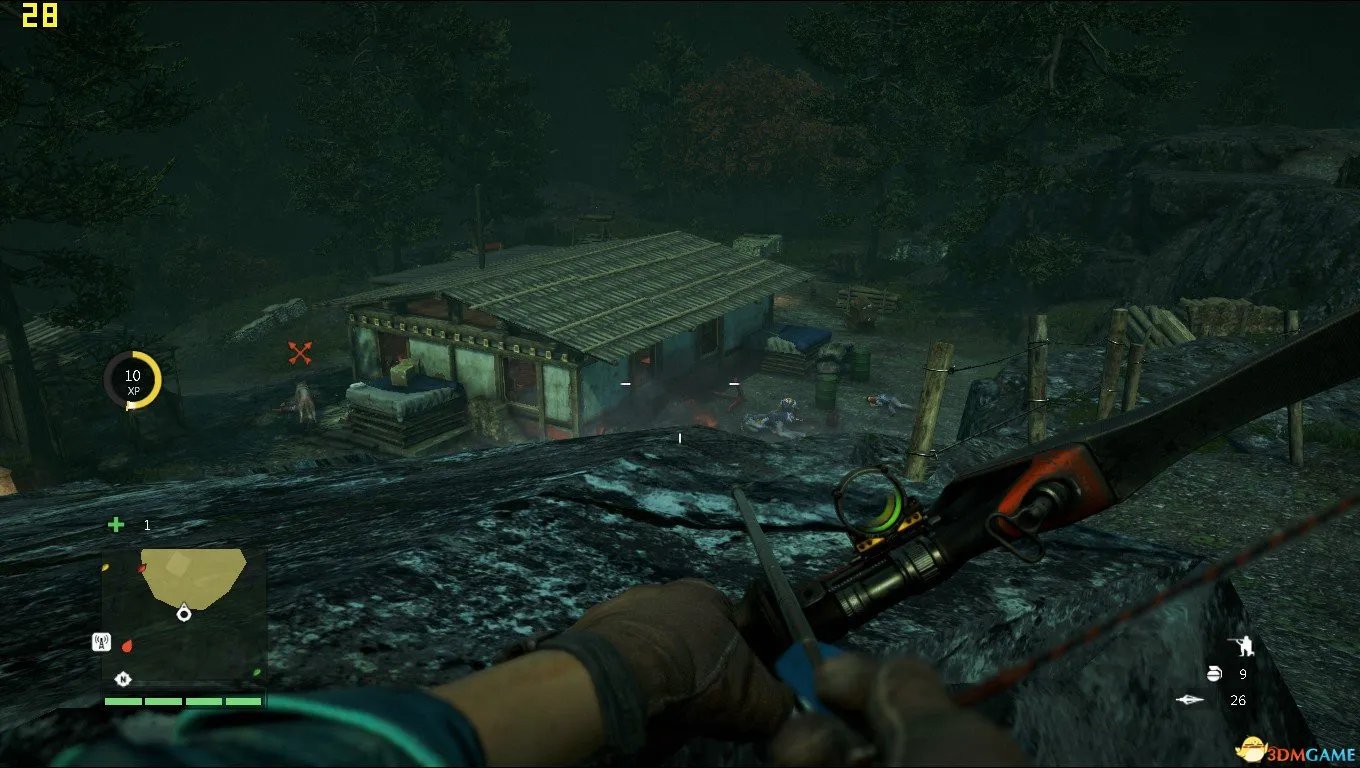Click the orange crossed-arrows enemy marker
1360x768 pixels.
coord(301,352)
